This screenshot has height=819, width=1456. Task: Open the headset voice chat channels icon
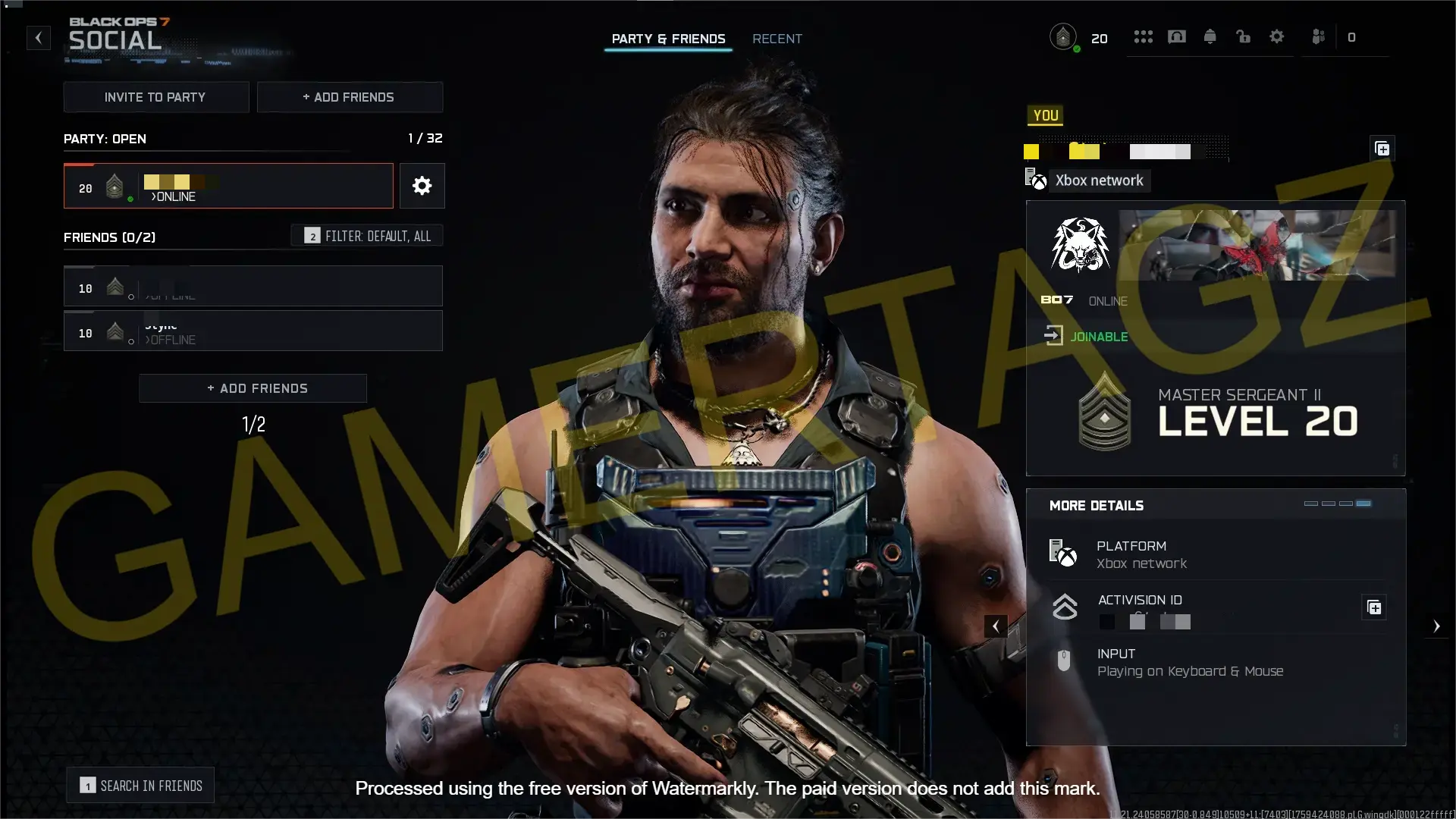pos(1177,37)
